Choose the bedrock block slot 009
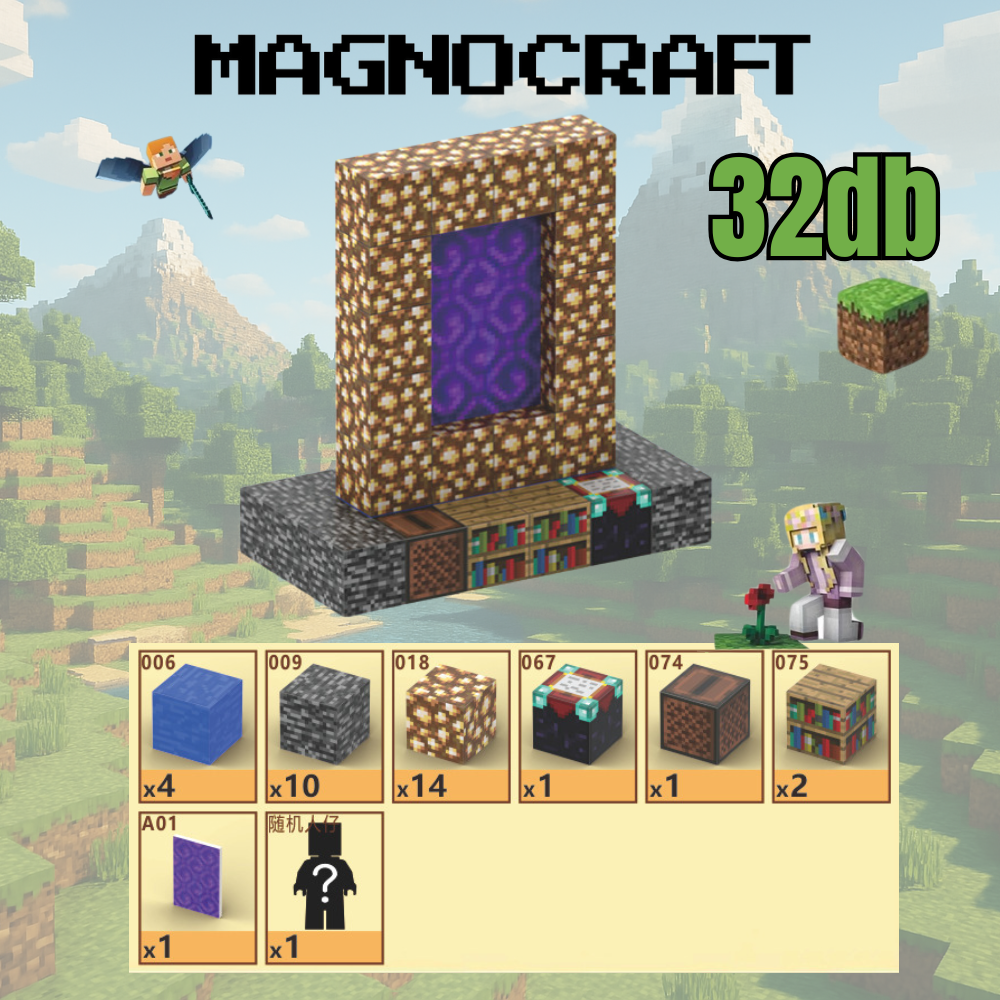The width and height of the screenshot is (1000, 1000). tap(324, 726)
